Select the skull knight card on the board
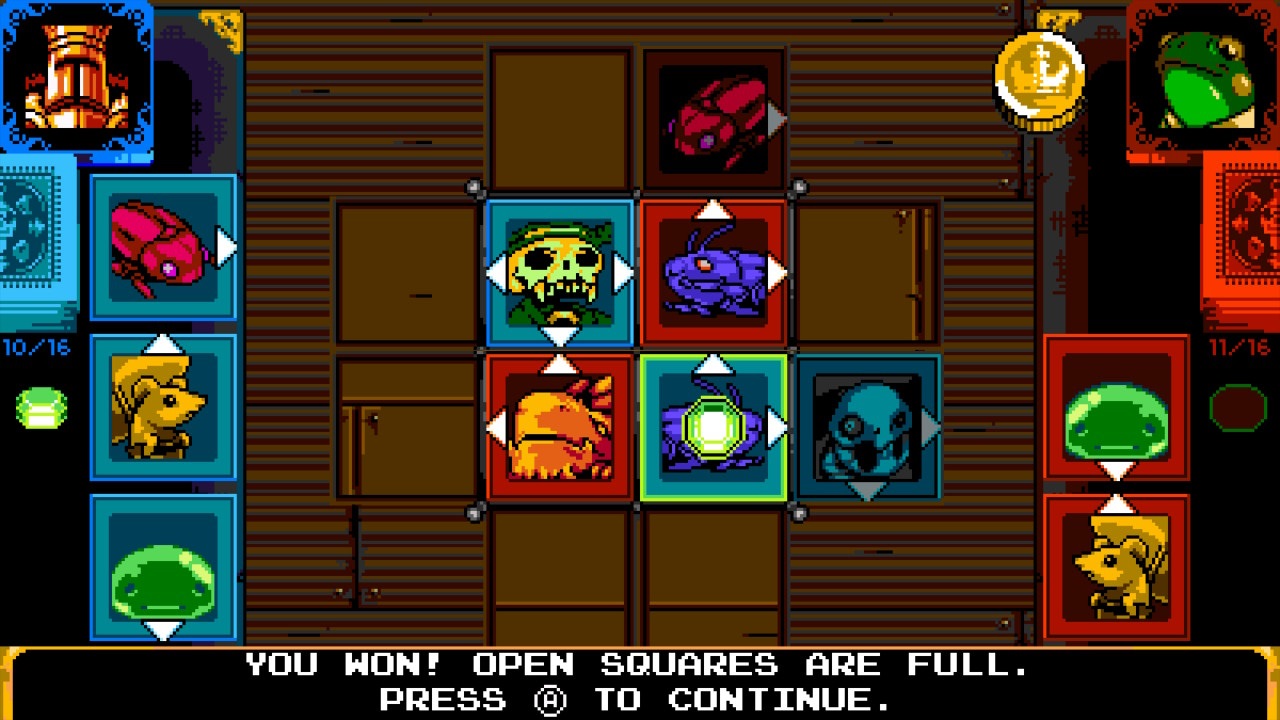 [x=561, y=270]
